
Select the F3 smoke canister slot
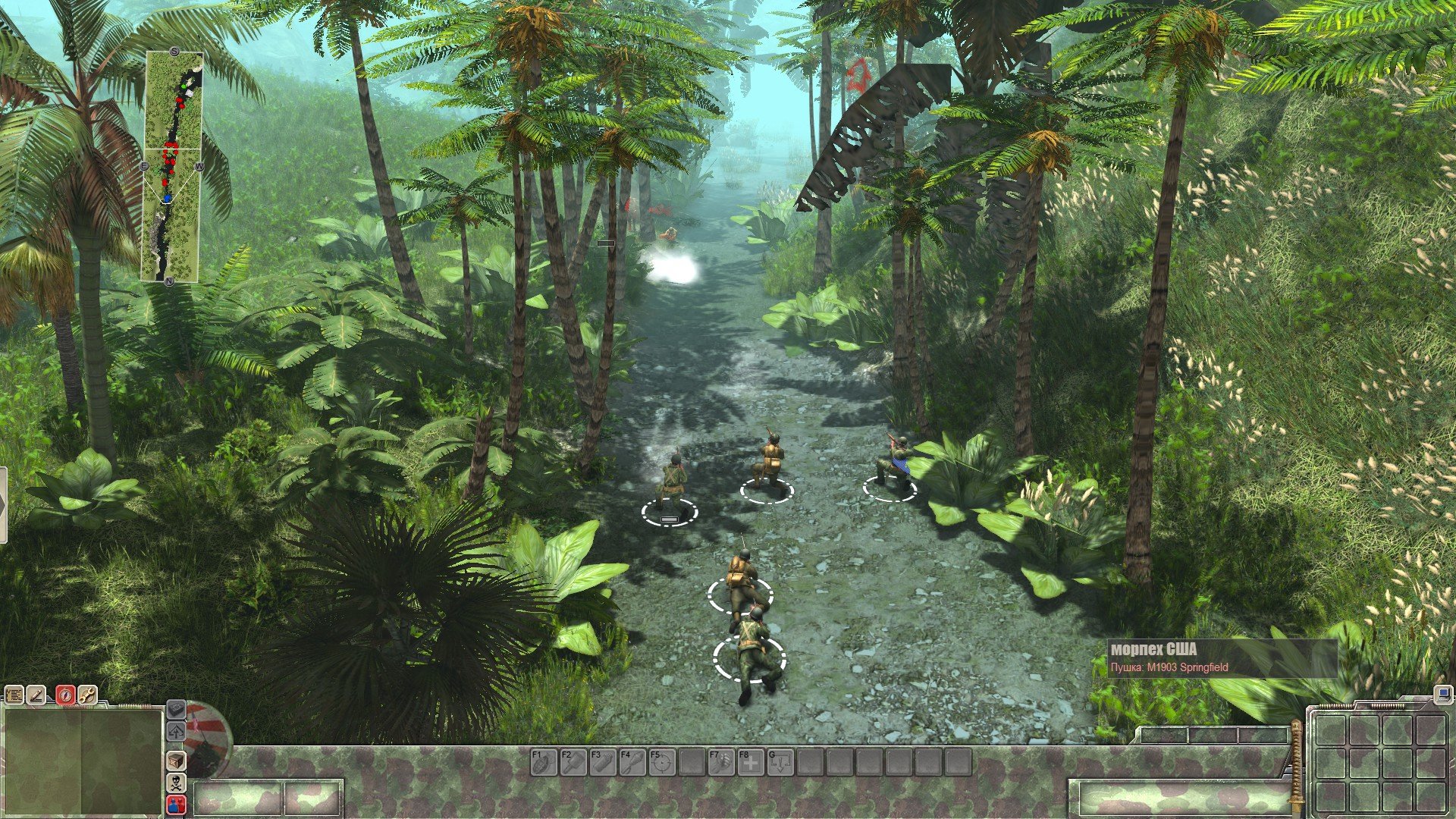point(602,762)
